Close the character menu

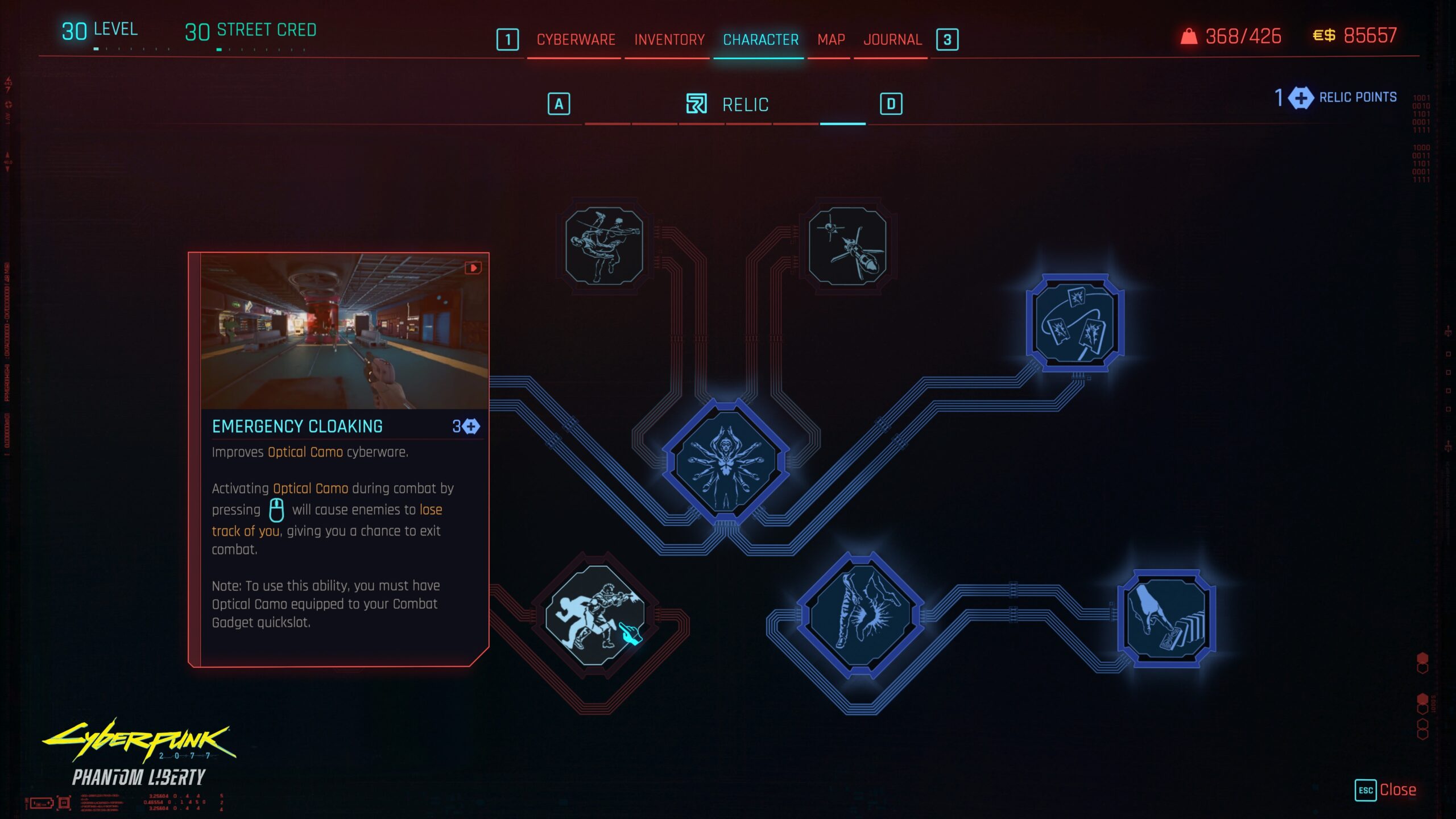click(1385, 790)
